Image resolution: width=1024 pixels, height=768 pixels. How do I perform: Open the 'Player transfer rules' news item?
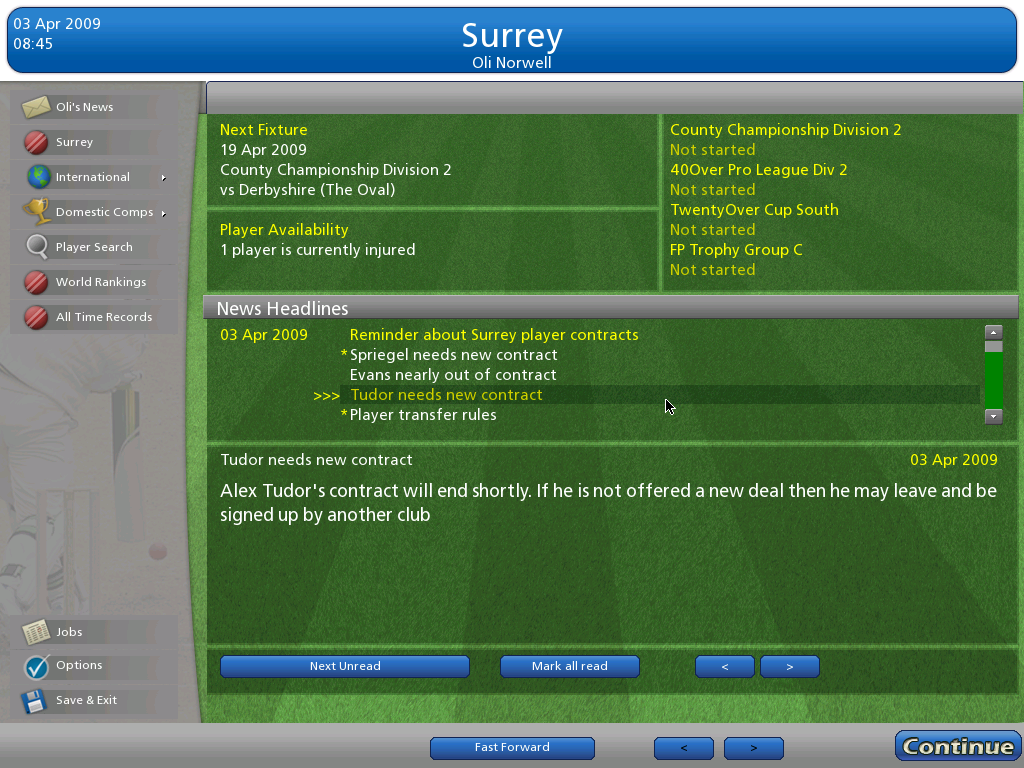pos(423,415)
